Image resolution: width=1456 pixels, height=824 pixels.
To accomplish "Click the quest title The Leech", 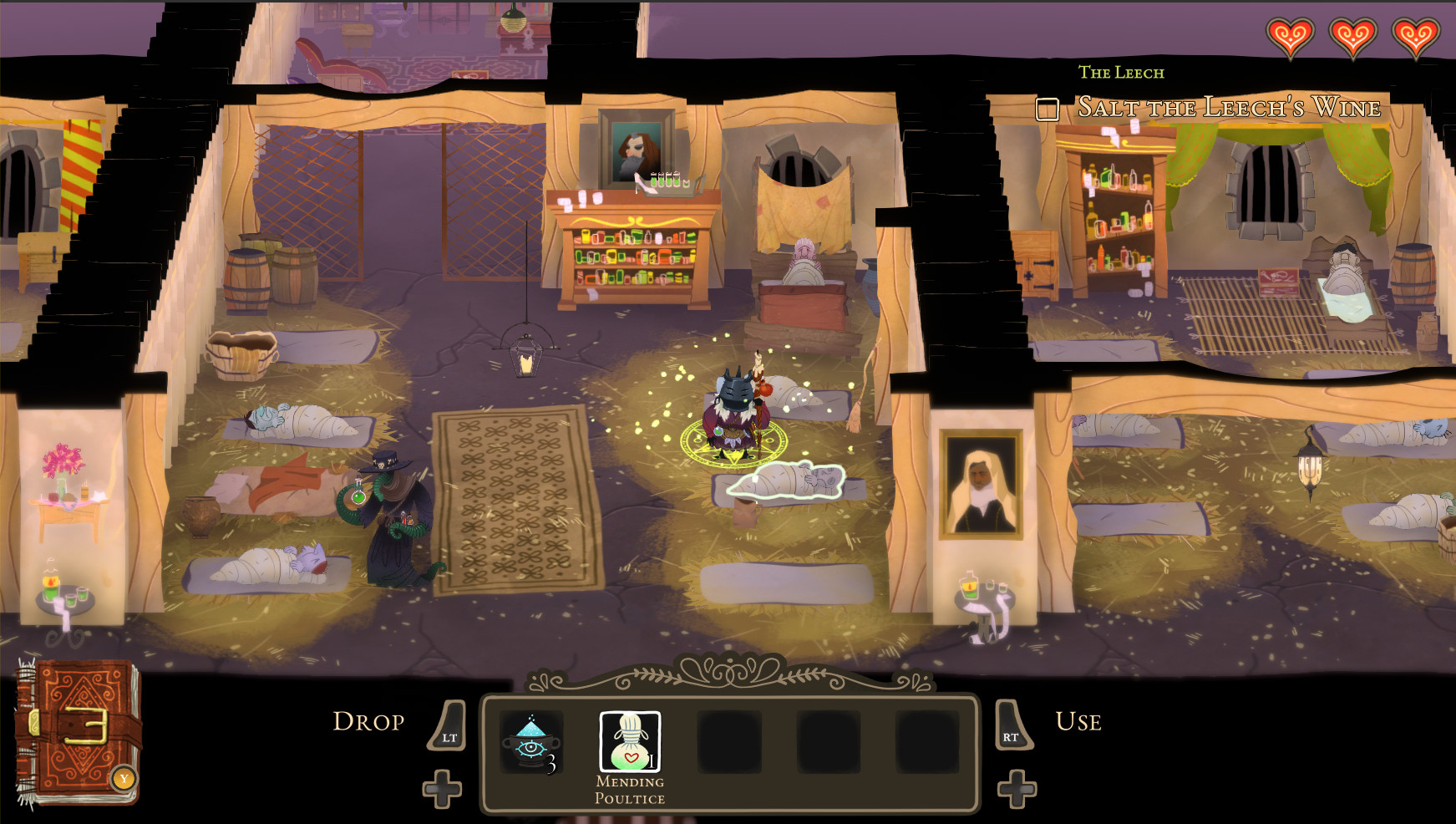I will coord(1120,73).
